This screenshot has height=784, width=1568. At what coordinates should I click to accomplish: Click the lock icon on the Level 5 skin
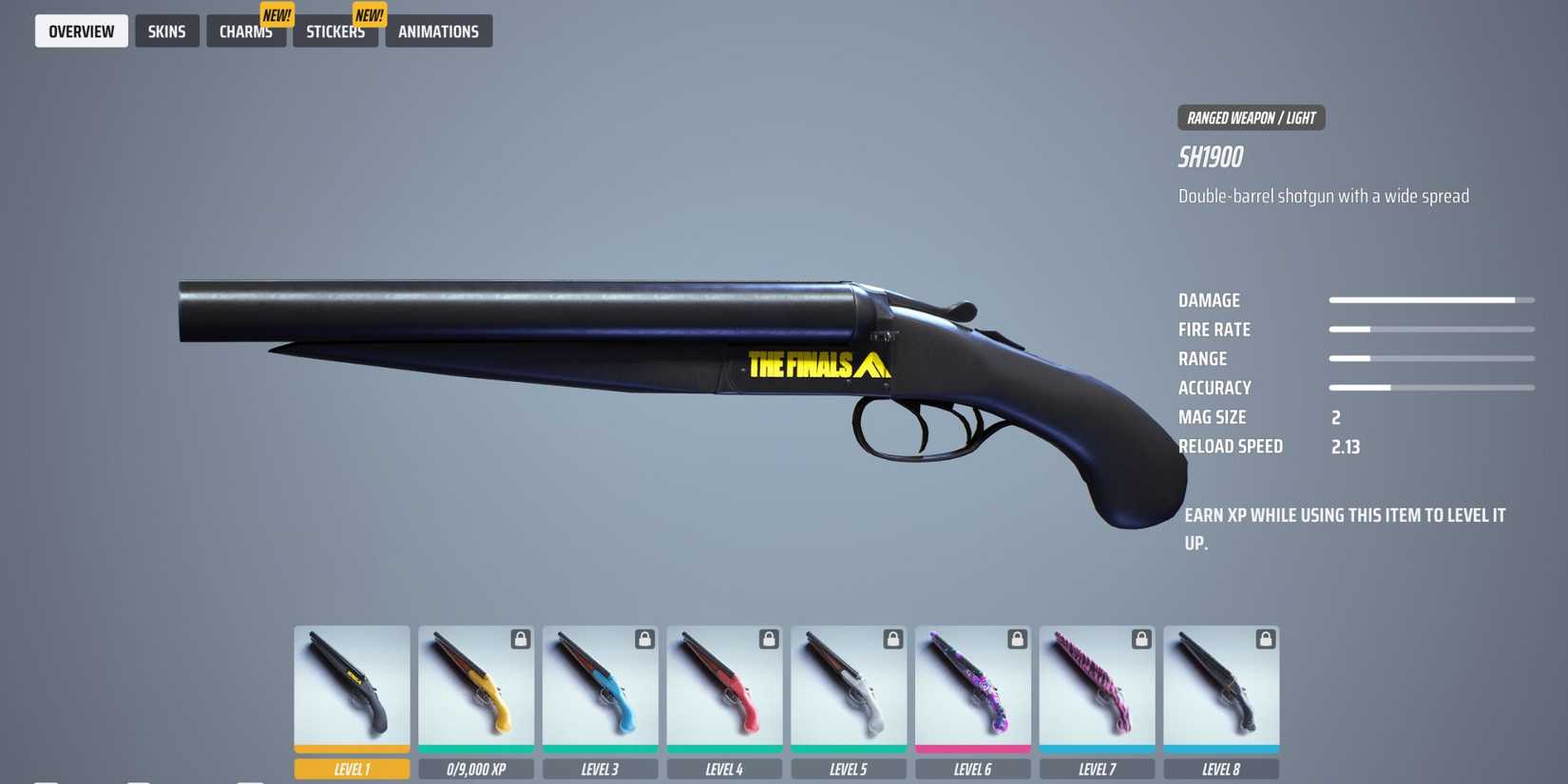[x=892, y=640]
